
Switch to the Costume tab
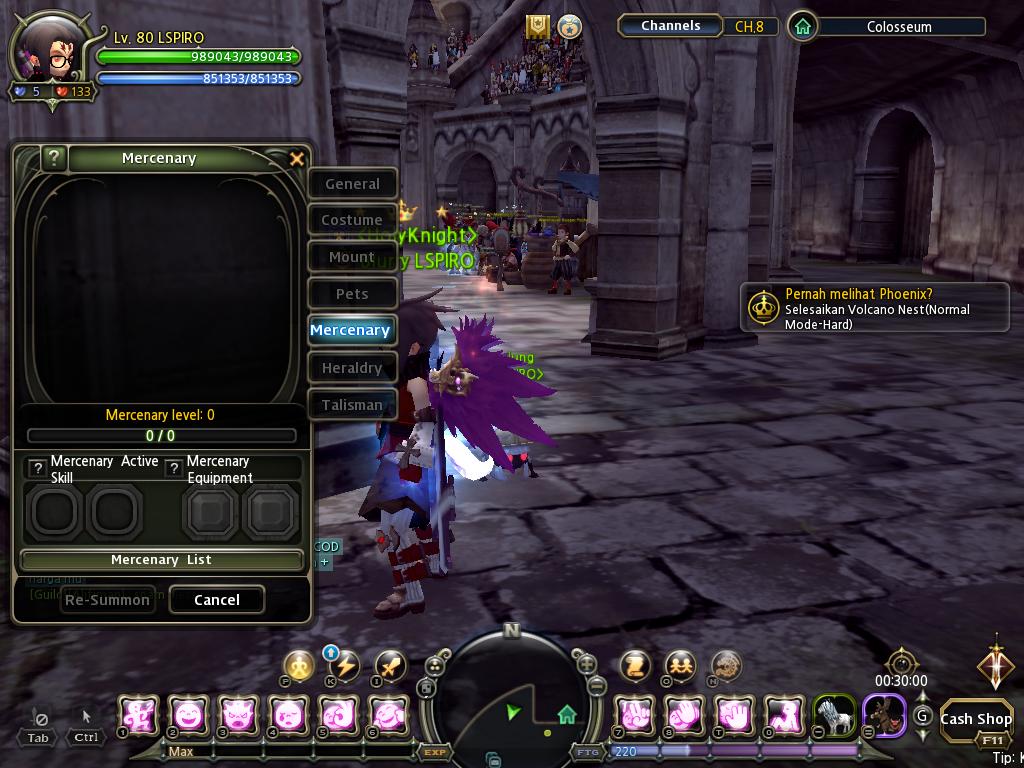(352, 220)
